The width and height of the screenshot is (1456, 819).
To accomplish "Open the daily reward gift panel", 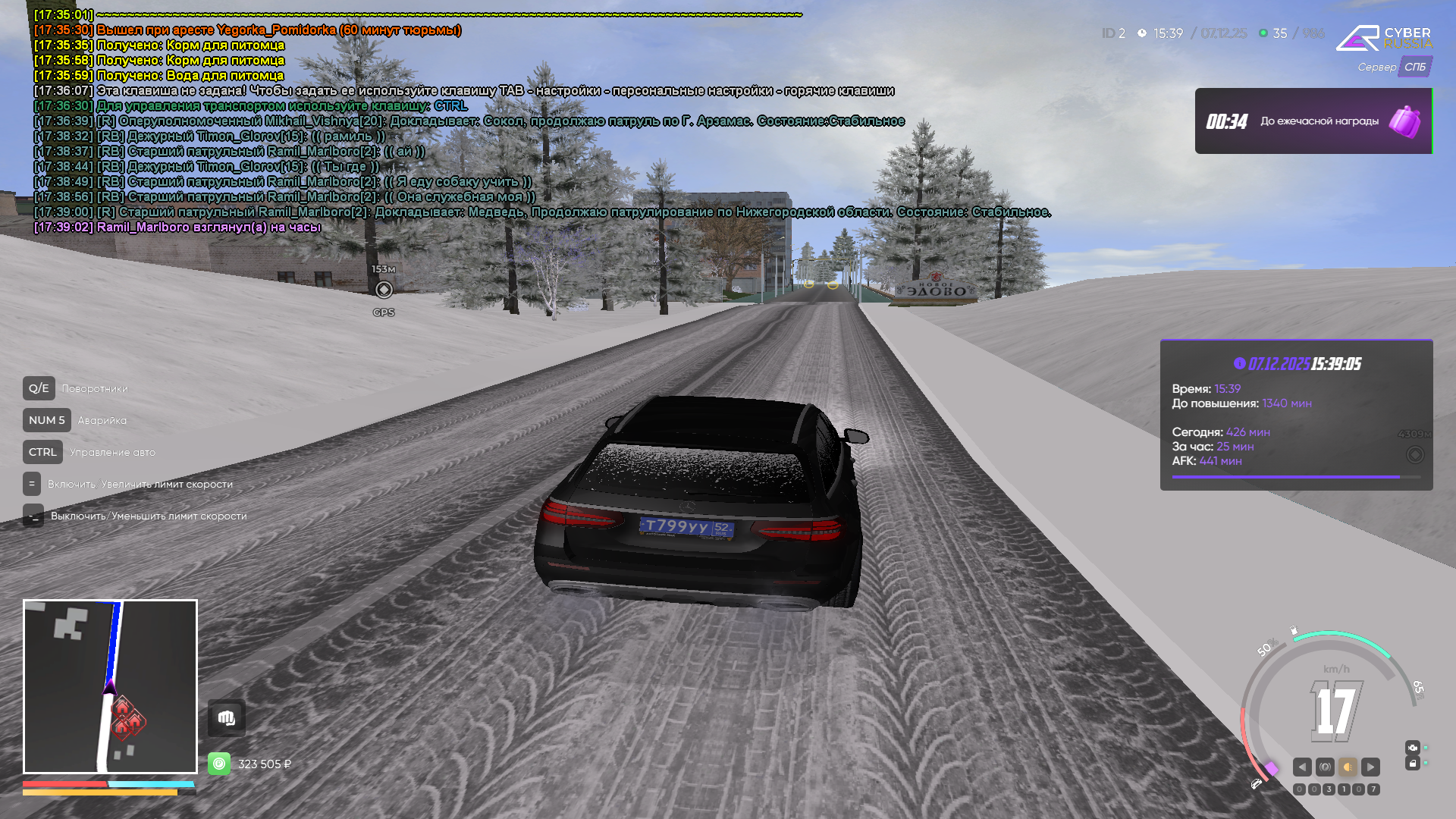I will (x=1313, y=121).
